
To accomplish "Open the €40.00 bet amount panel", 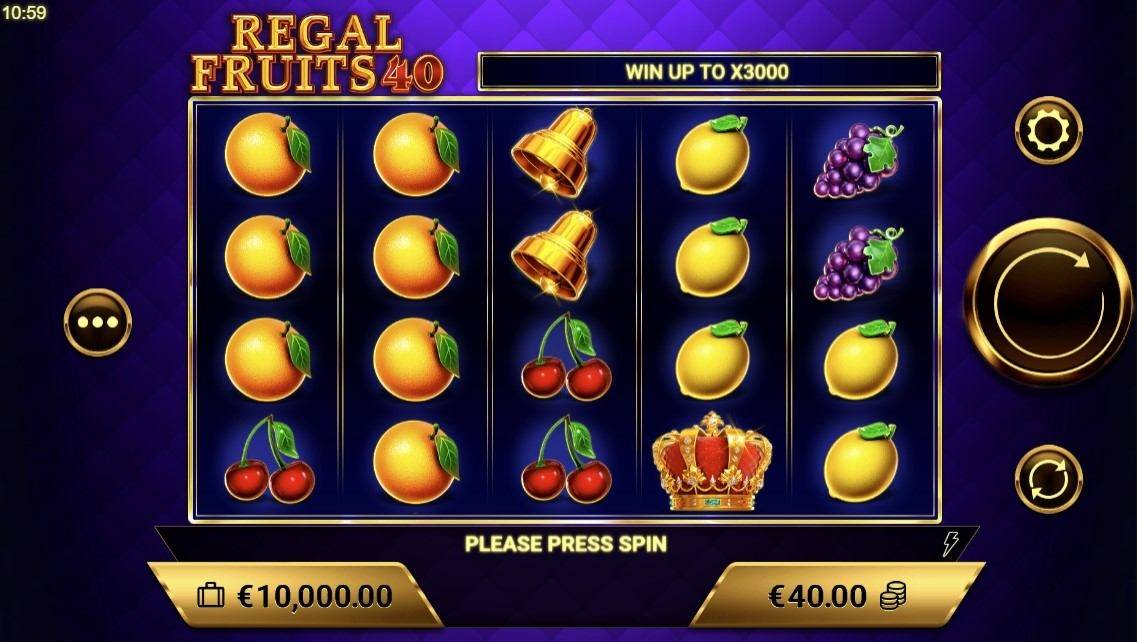I will point(835,596).
